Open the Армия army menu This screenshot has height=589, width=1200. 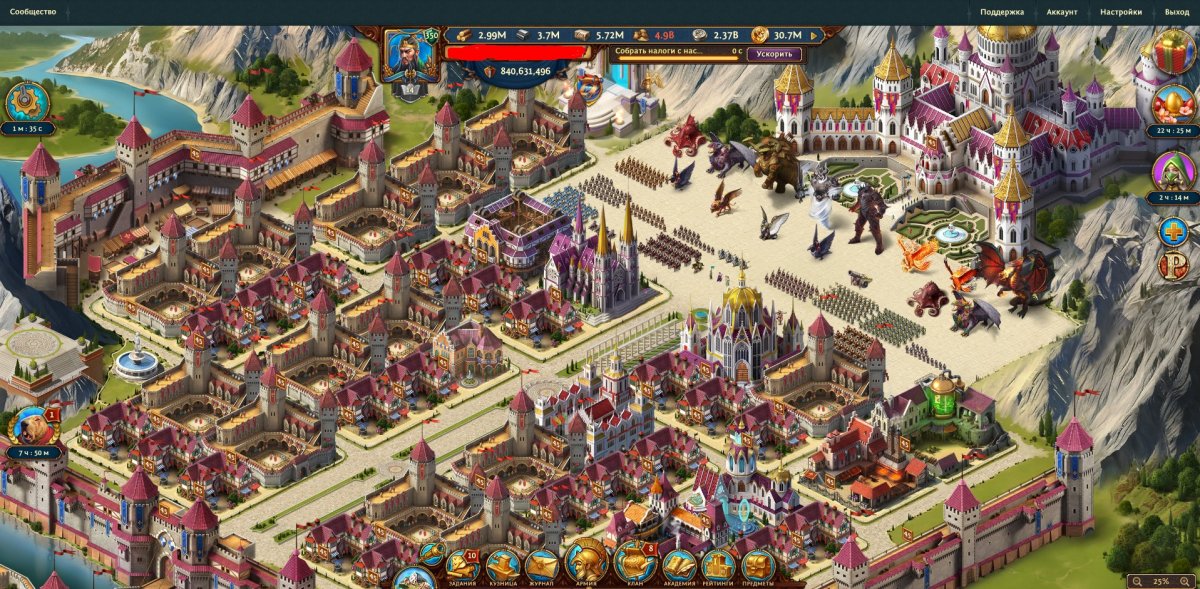click(587, 562)
